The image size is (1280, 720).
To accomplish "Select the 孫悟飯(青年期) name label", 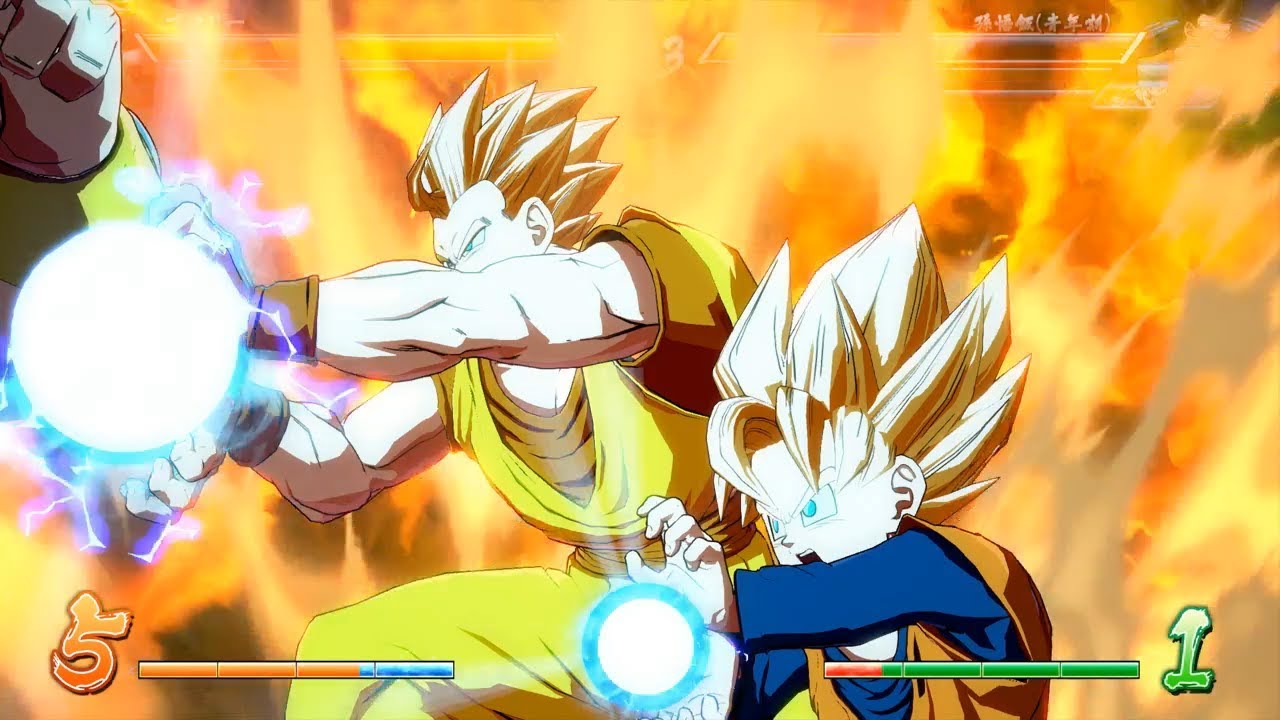I will point(1043,20).
